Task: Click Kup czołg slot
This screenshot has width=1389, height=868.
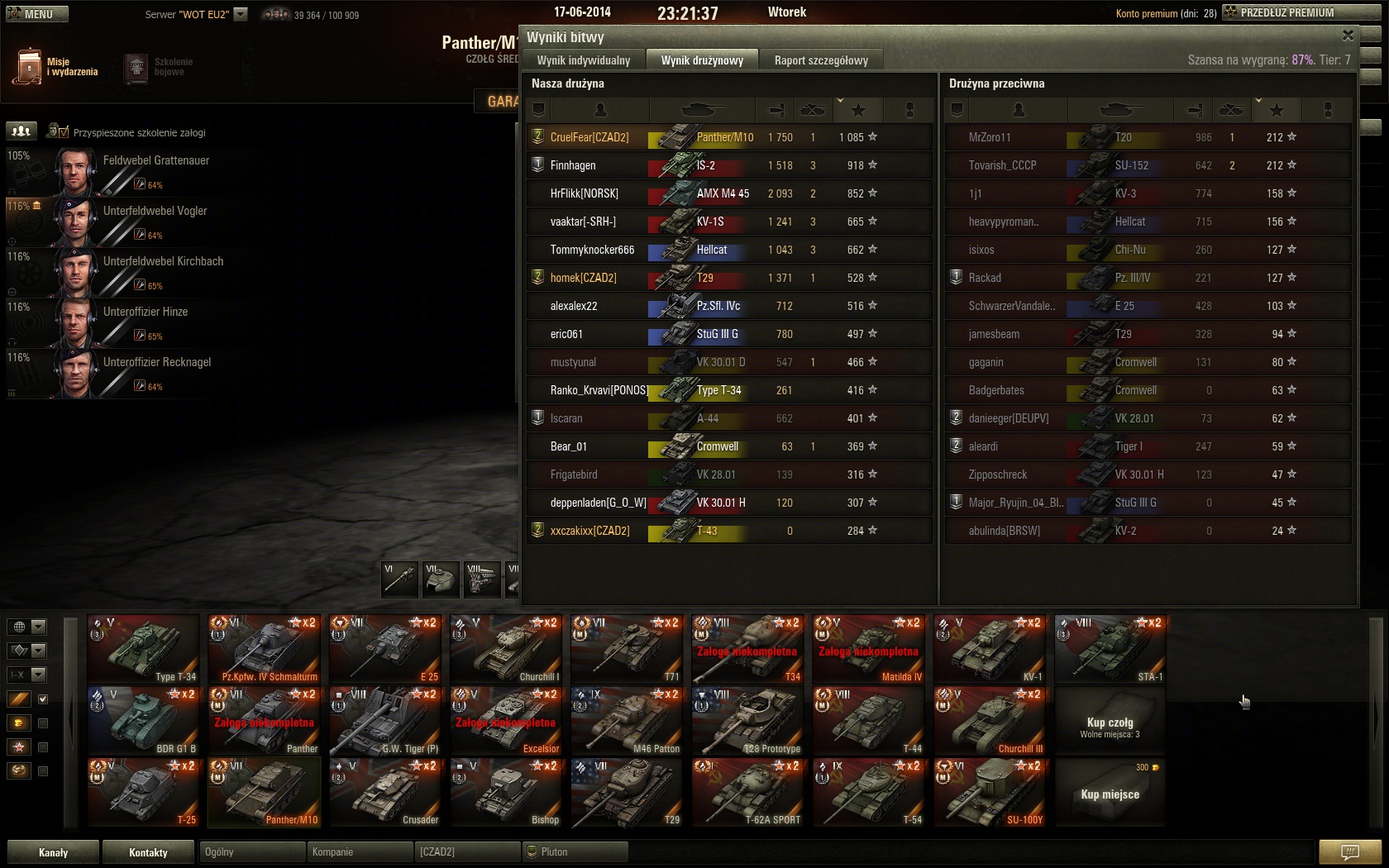Action: [1110, 726]
